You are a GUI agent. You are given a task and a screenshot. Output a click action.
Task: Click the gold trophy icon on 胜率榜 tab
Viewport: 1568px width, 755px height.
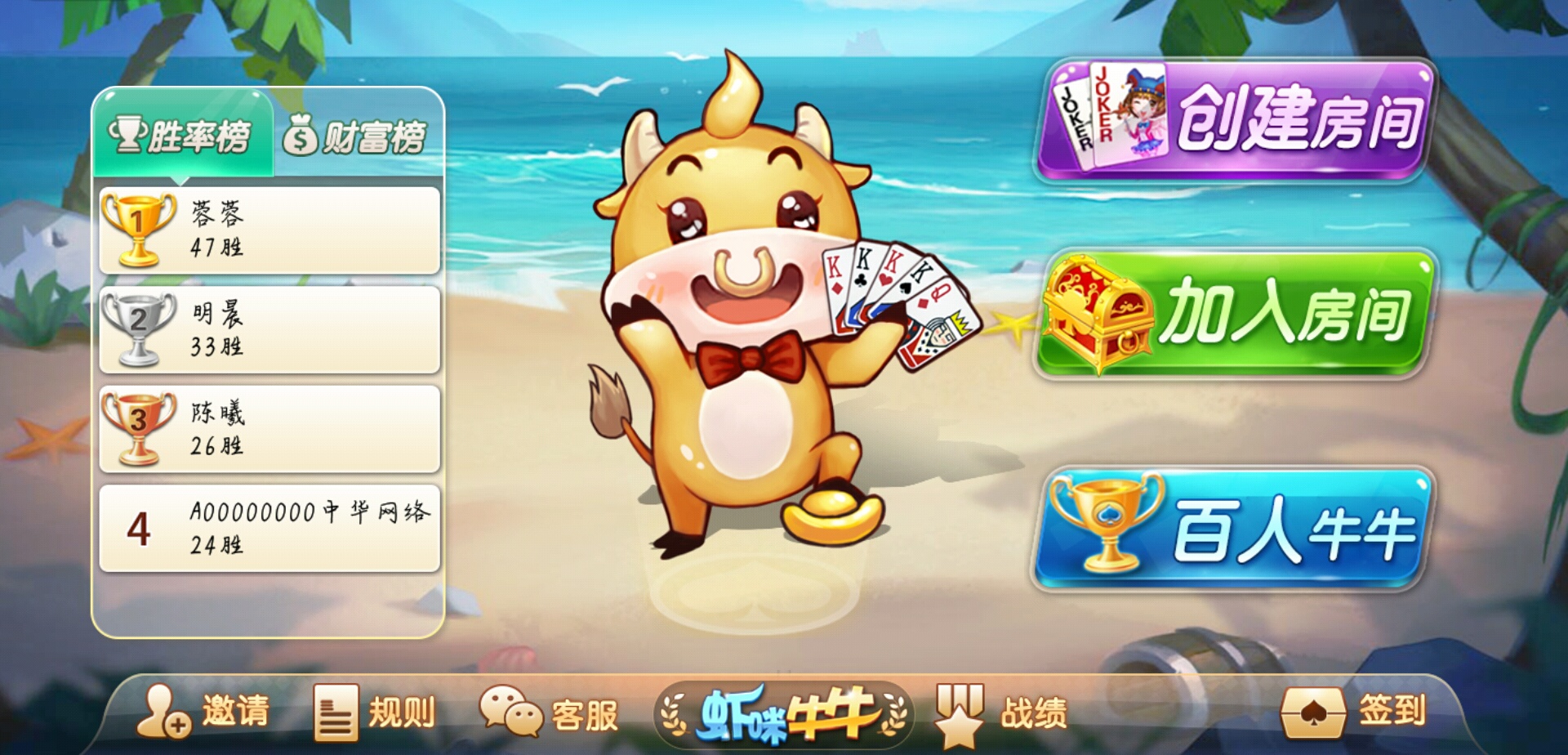pyautogui.click(x=128, y=132)
